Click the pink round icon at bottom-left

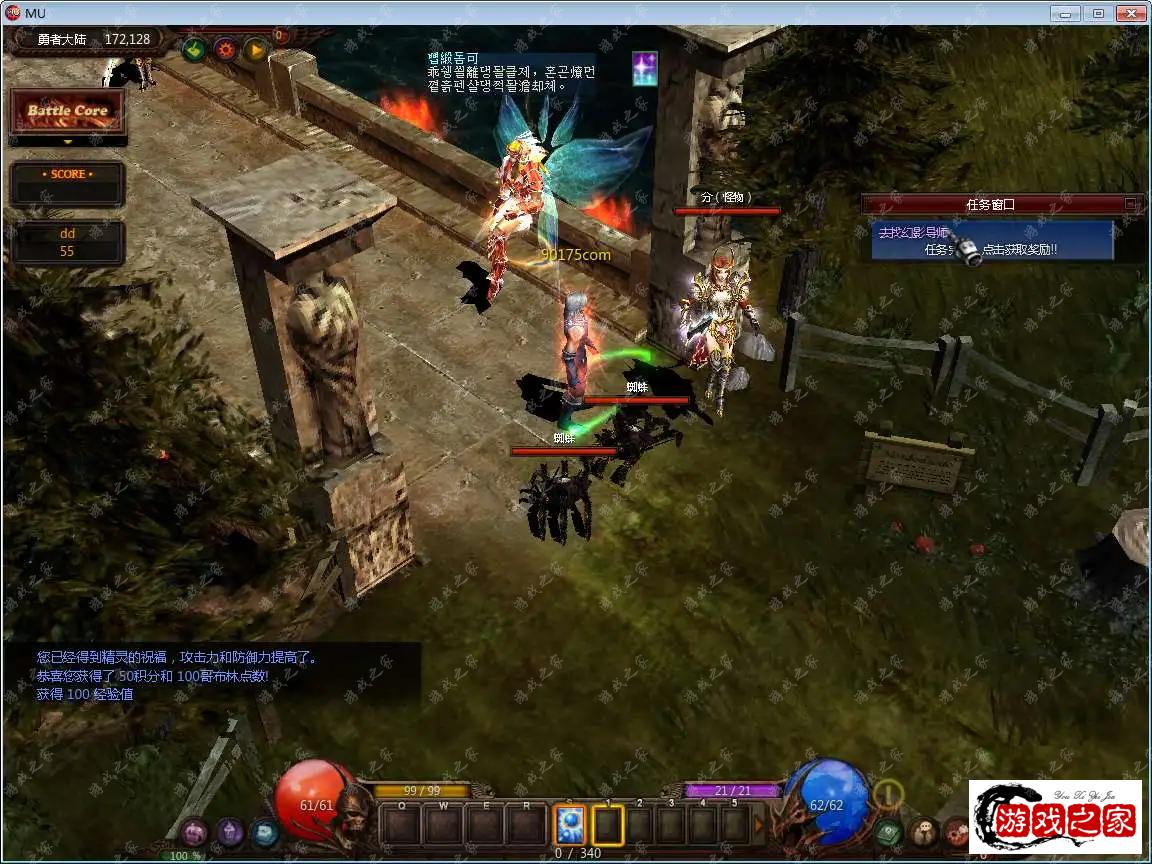coord(194,832)
